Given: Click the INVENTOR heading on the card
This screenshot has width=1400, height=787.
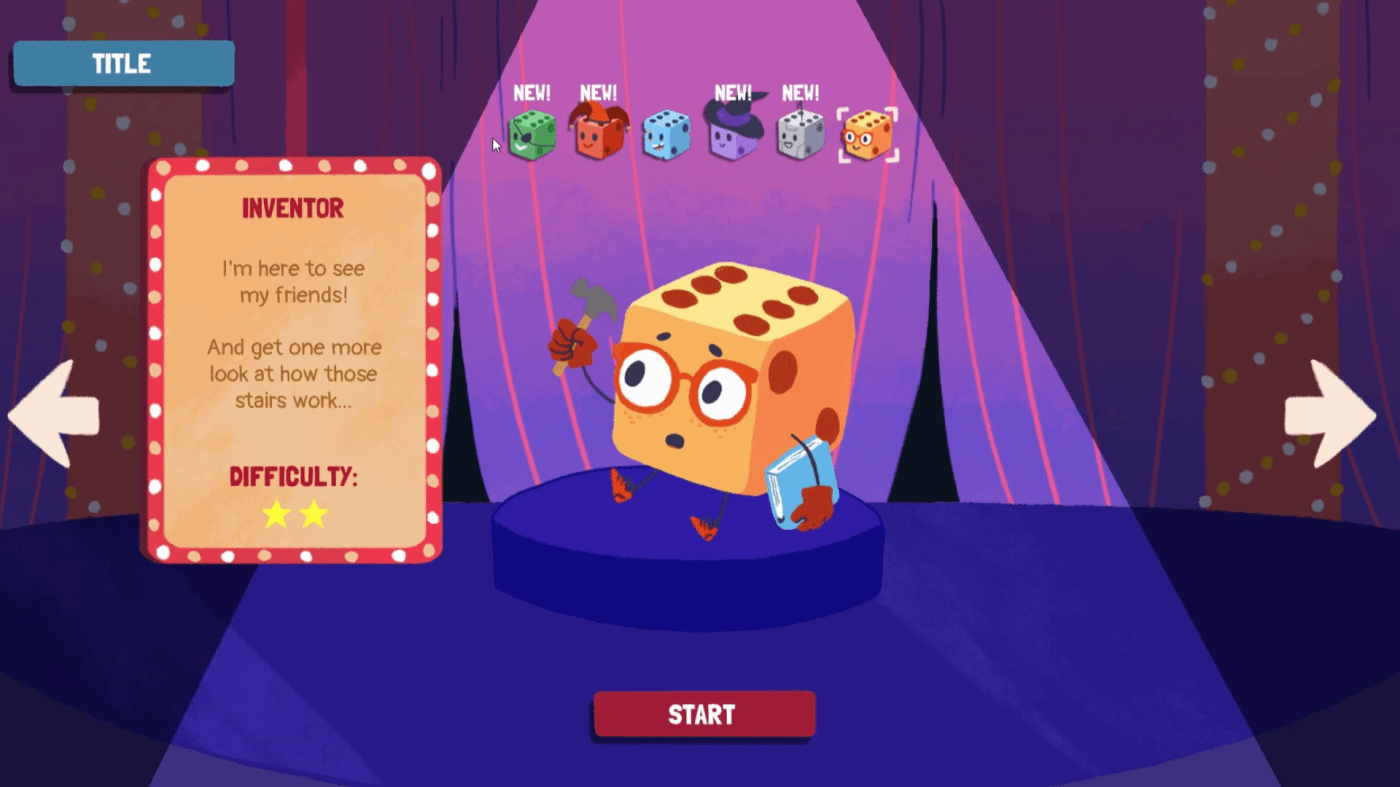Looking at the screenshot, I should pyautogui.click(x=293, y=209).
